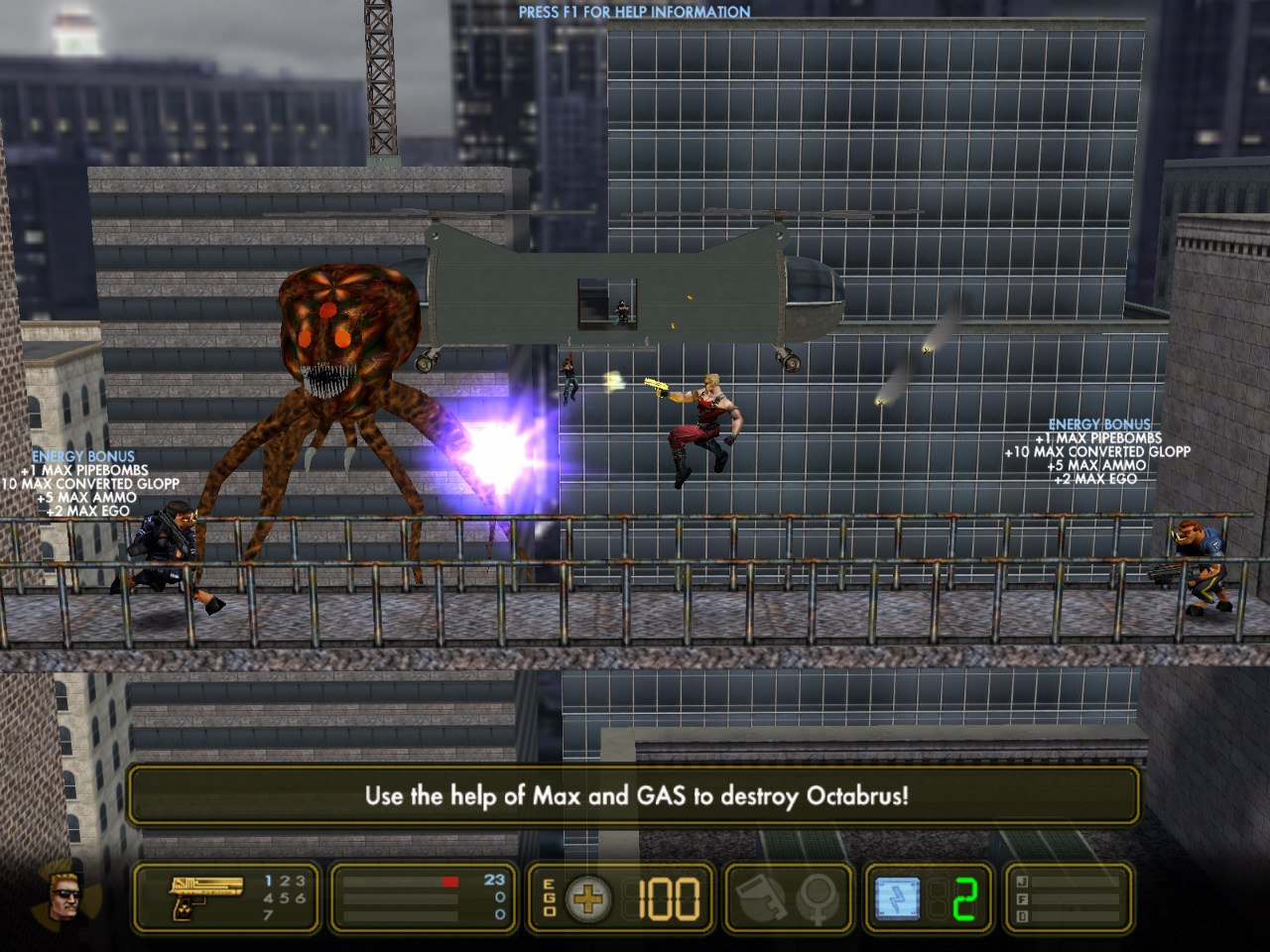The width and height of the screenshot is (1270, 952).
Task: Select the golden pistol weapon icon
Action: (206, 896)
